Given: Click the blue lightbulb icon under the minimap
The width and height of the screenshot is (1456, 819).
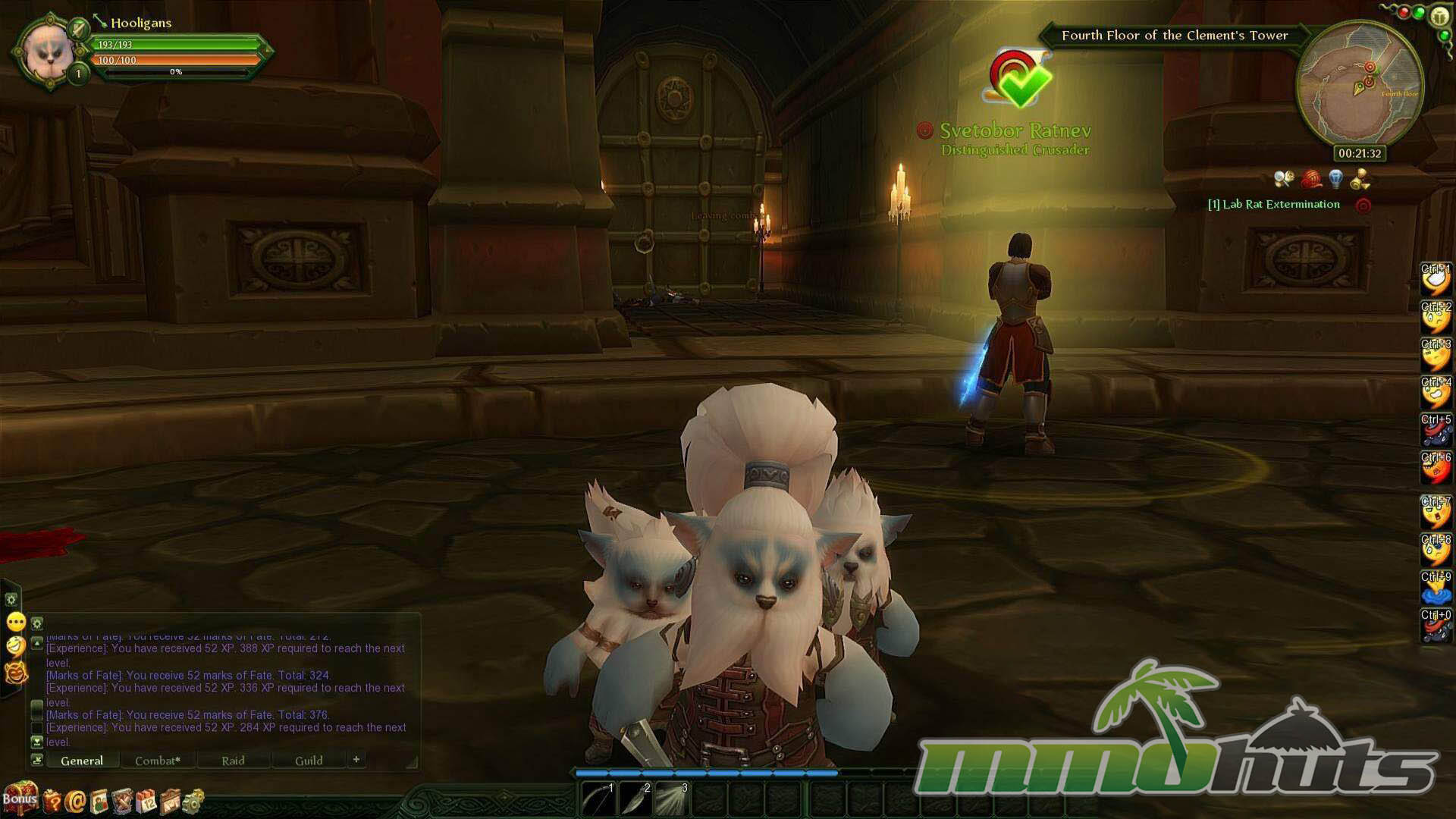Looking at the screenshot, I should tap(1336, 179).
